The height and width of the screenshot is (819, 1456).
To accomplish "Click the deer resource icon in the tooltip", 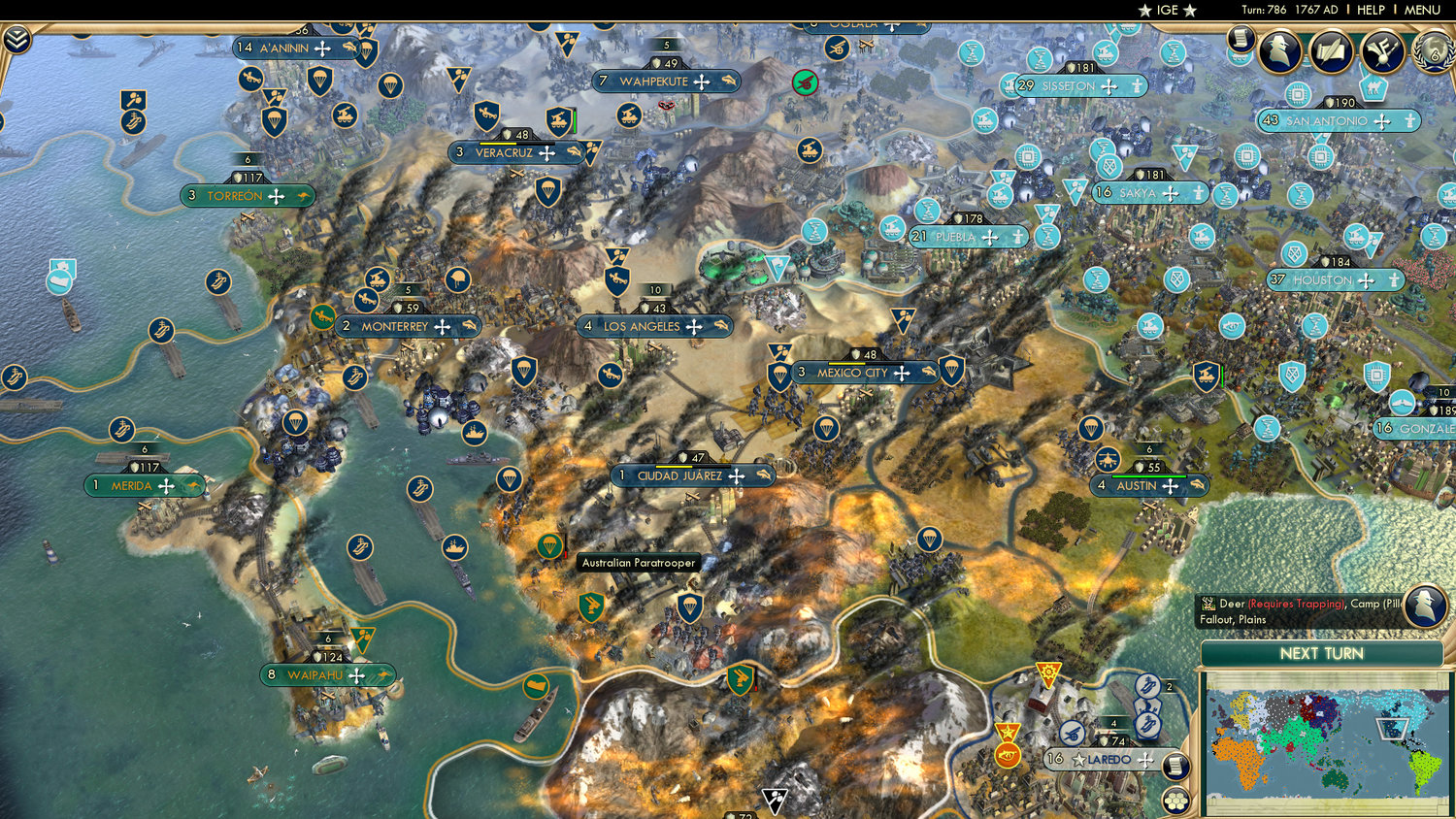I will click(1208, 603).
